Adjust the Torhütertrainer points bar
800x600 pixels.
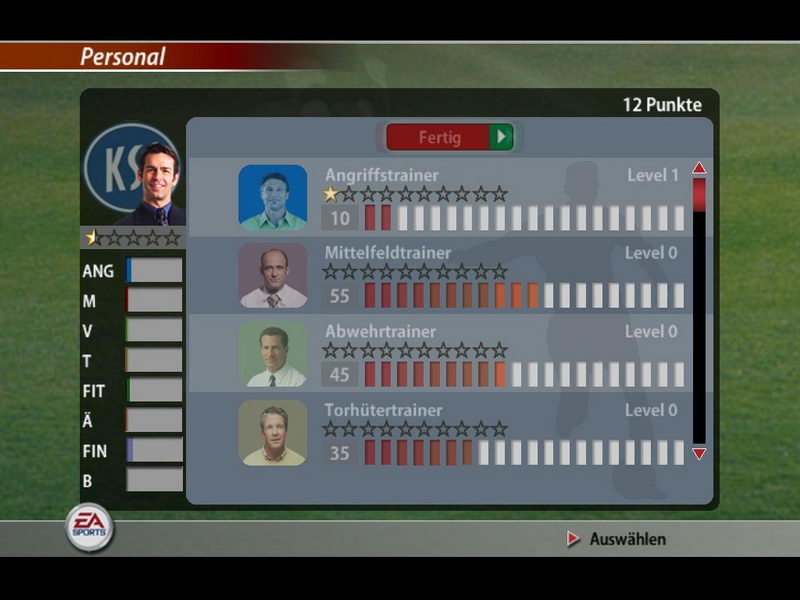tap(524, 452)
